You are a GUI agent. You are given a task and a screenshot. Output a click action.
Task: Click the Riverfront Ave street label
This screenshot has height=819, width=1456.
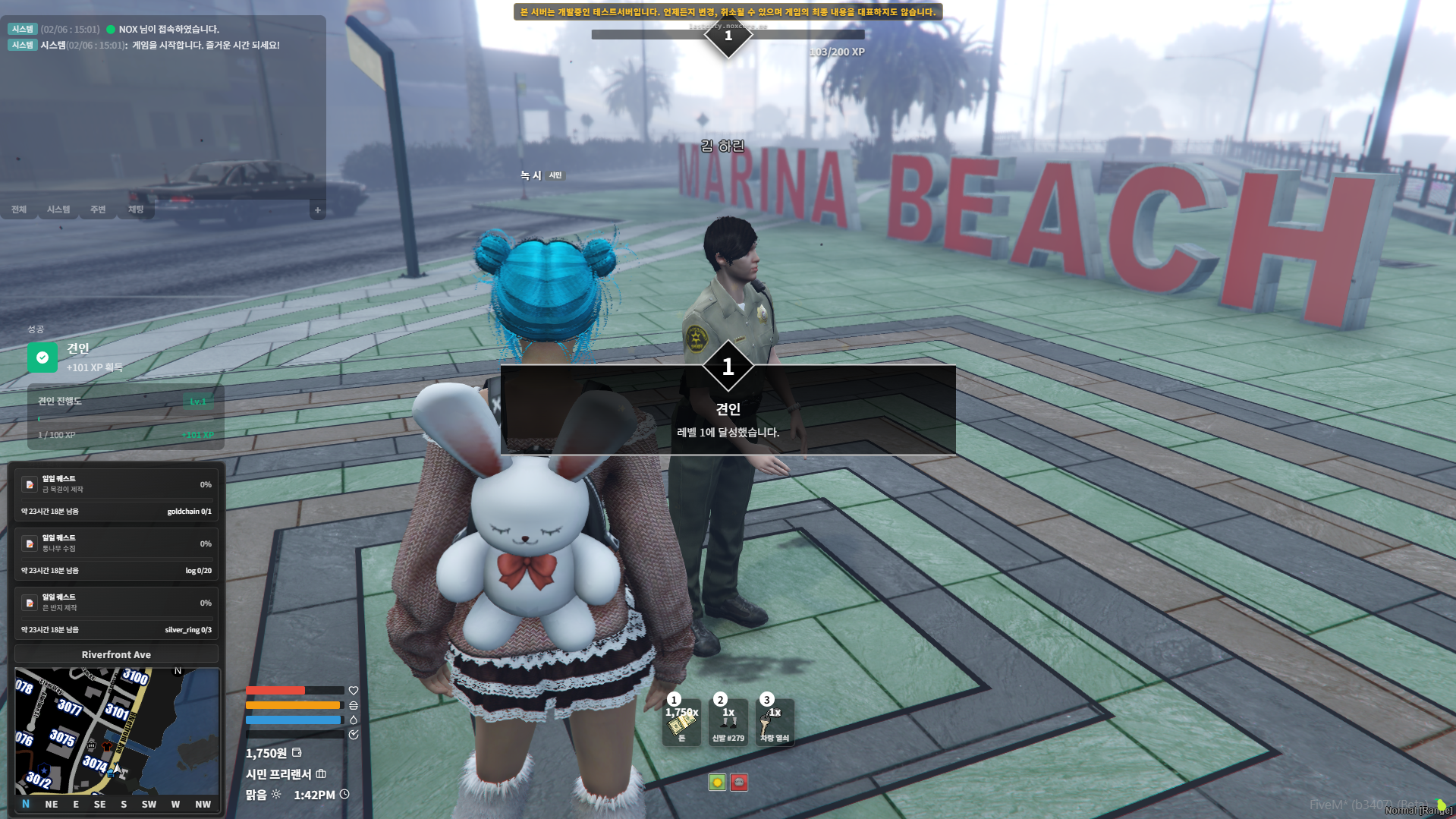tap(116, 654)
